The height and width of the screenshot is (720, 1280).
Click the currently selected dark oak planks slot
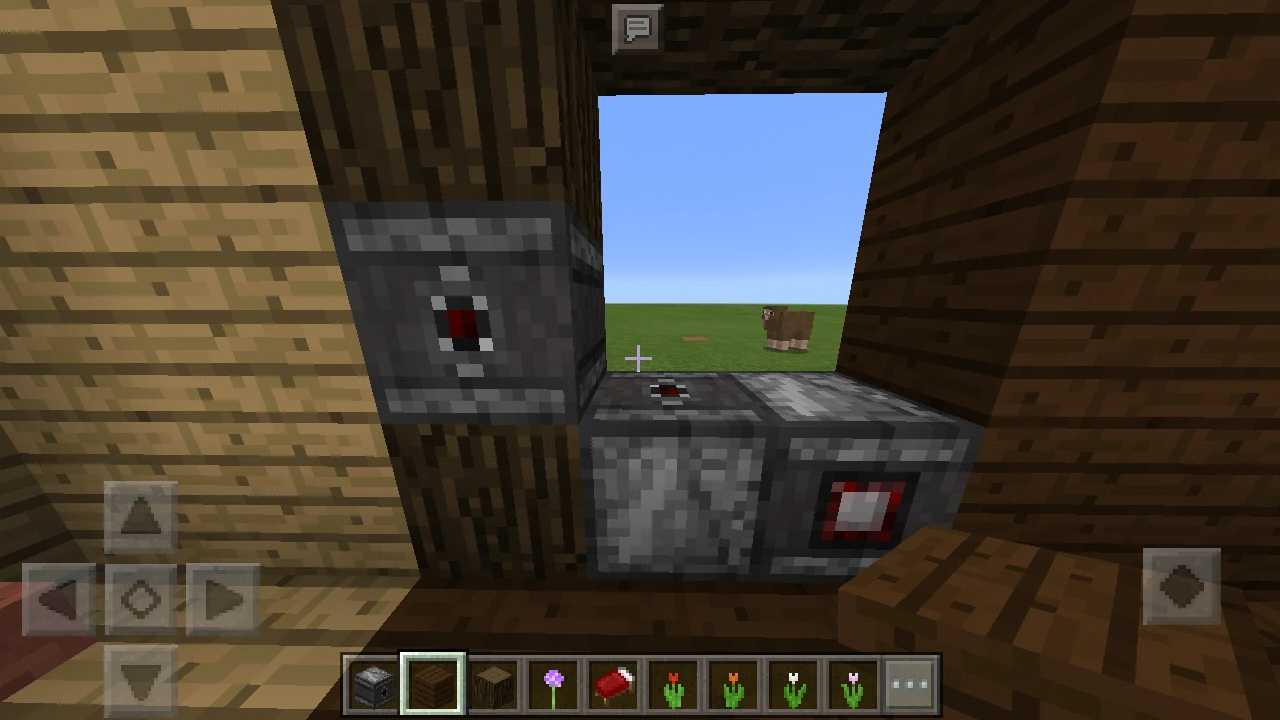pos(434,685)
